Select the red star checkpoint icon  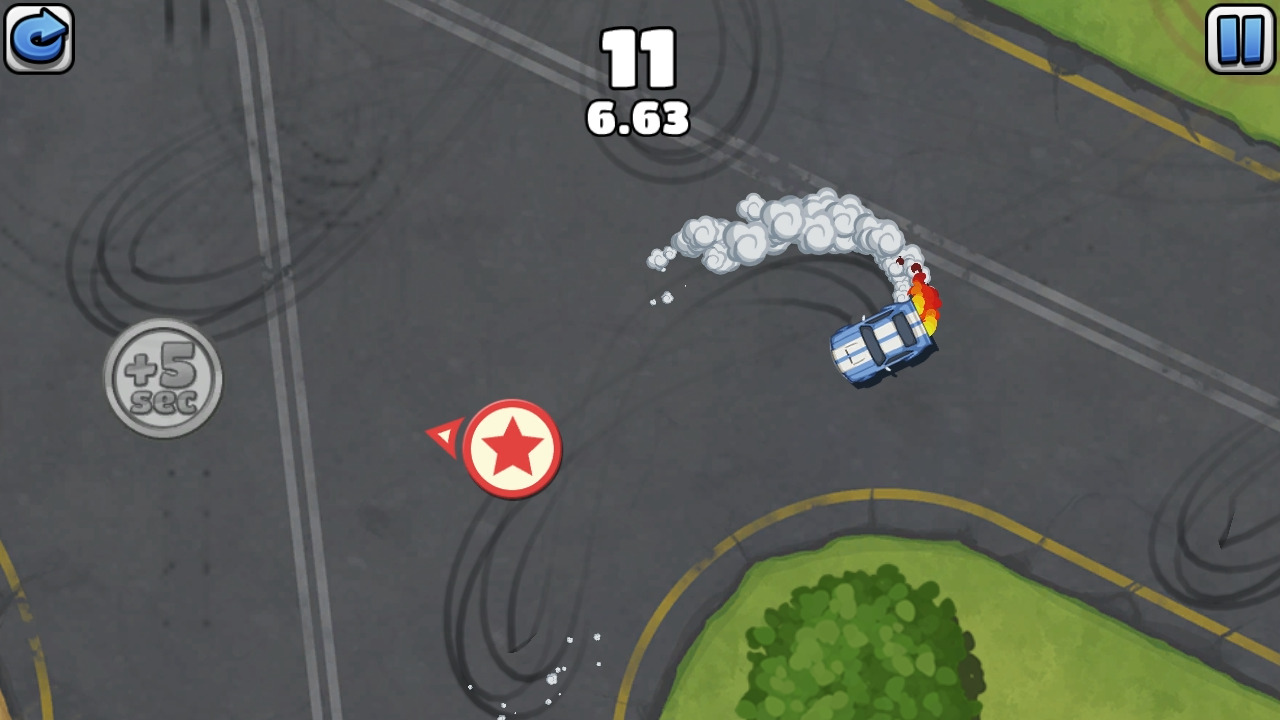(513, 447)
